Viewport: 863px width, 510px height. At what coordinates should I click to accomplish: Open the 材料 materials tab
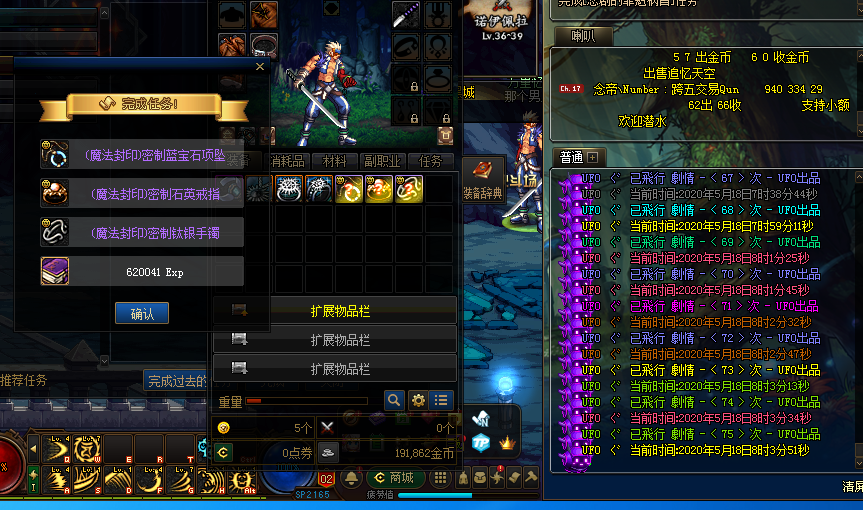334,161
